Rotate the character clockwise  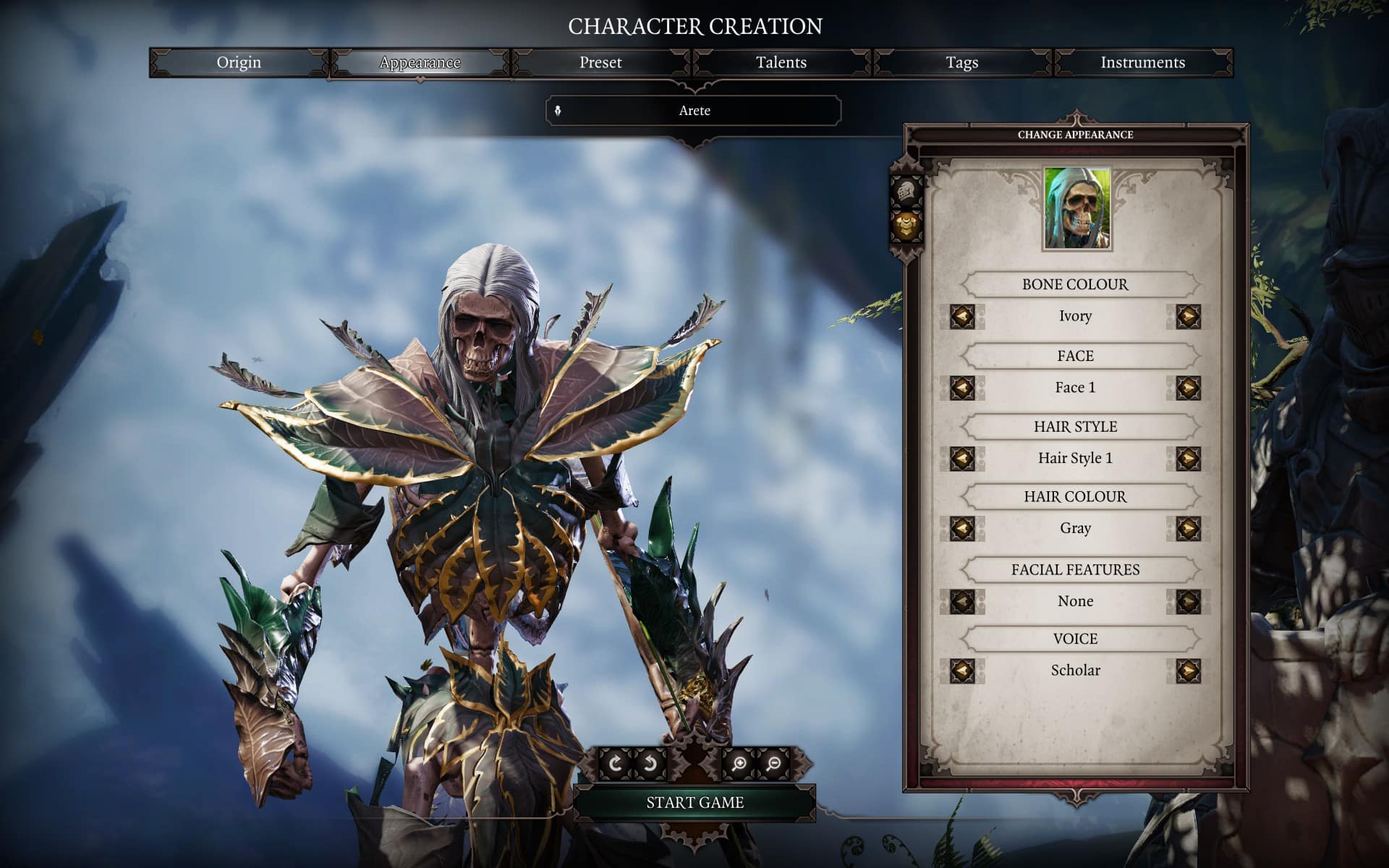[615, 764]
